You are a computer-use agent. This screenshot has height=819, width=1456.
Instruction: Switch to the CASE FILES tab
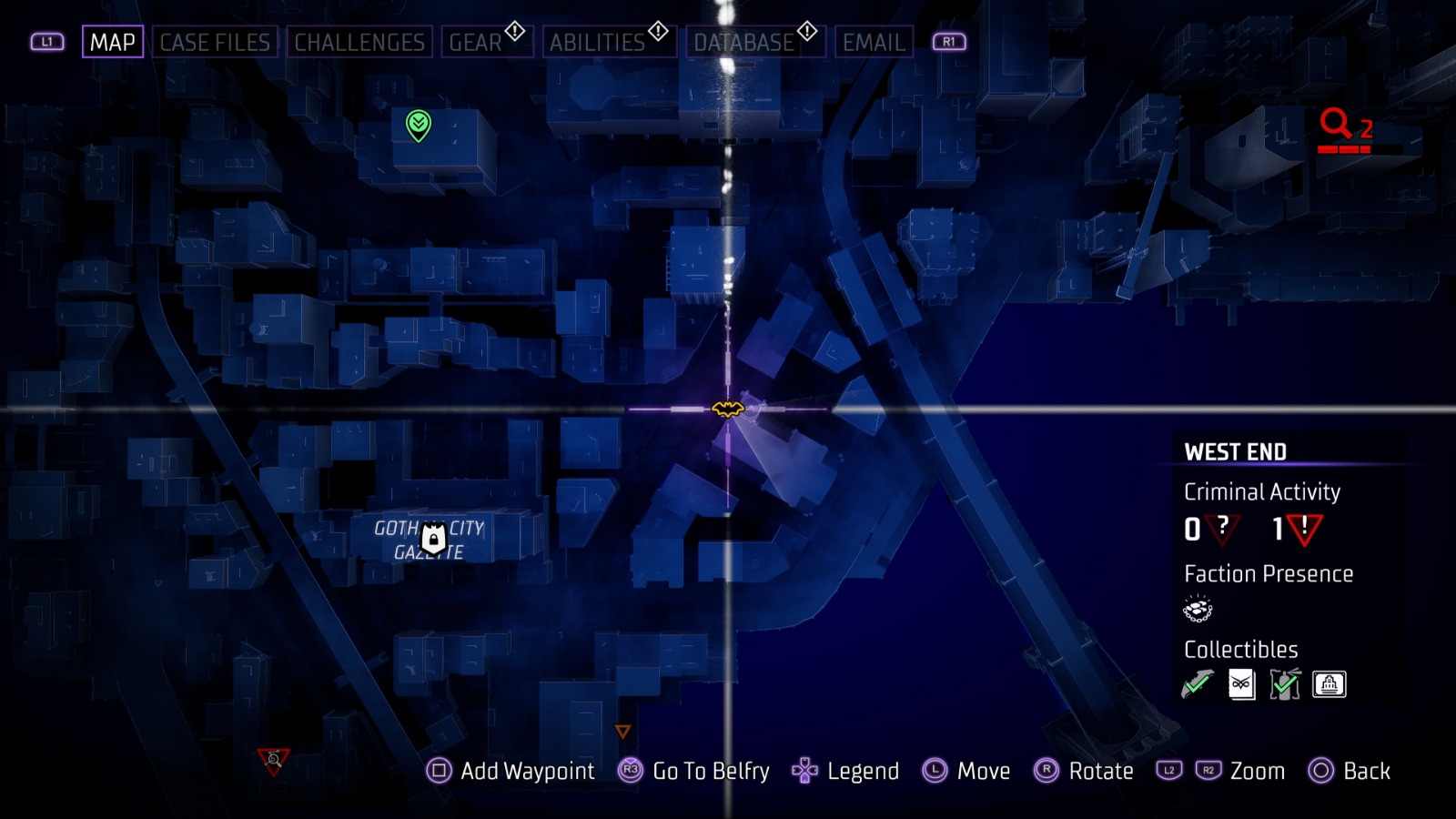click(x=215, y=41)
